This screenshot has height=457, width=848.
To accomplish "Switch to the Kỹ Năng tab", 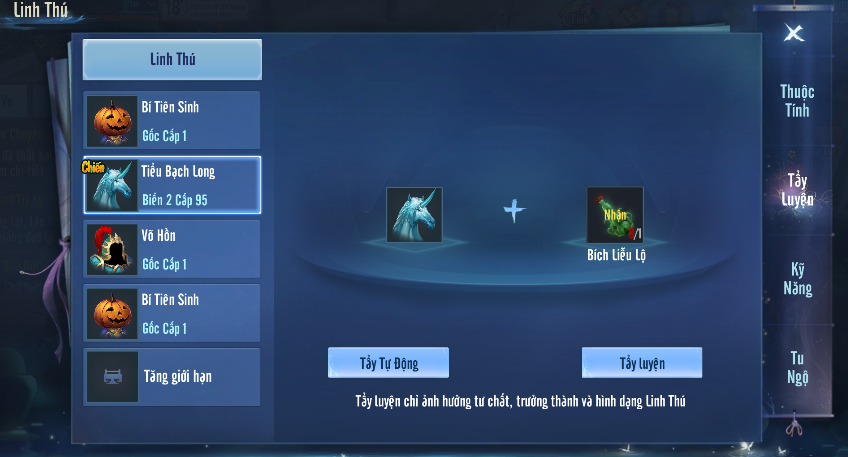I will [x=797, y=279].
